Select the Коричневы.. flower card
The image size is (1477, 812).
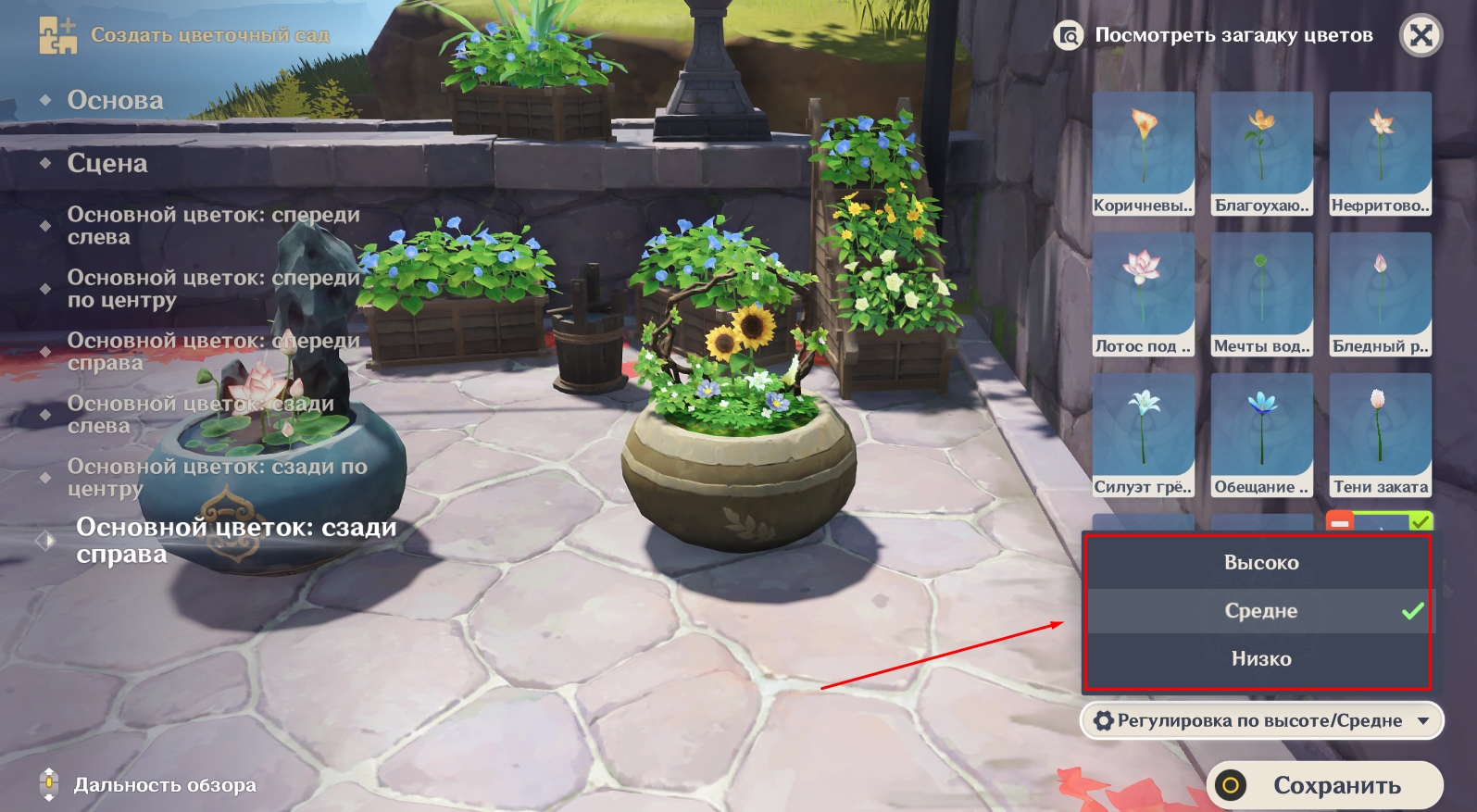pos(1144,154)
